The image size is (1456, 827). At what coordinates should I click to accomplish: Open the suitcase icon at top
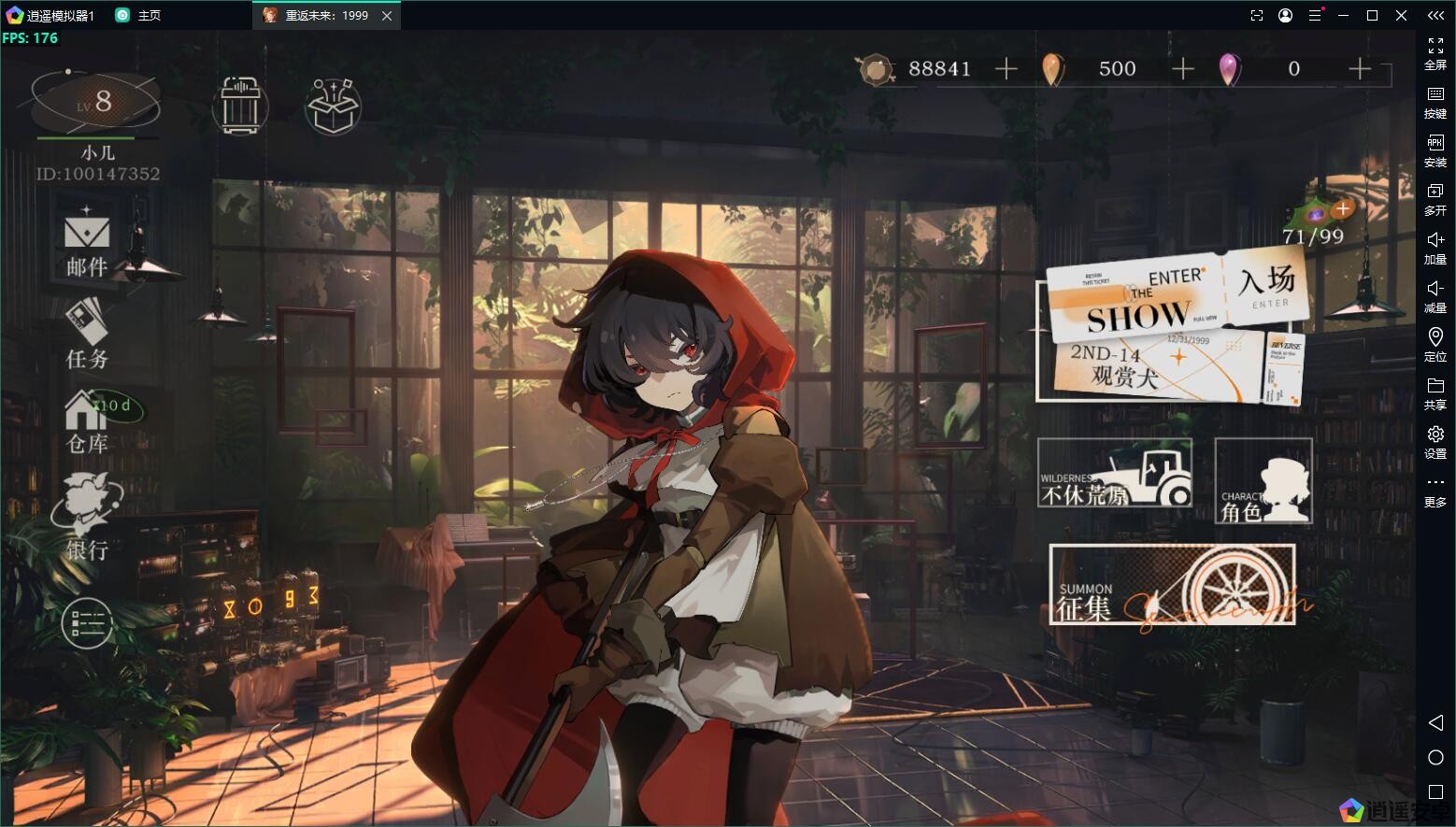(240, 105)
